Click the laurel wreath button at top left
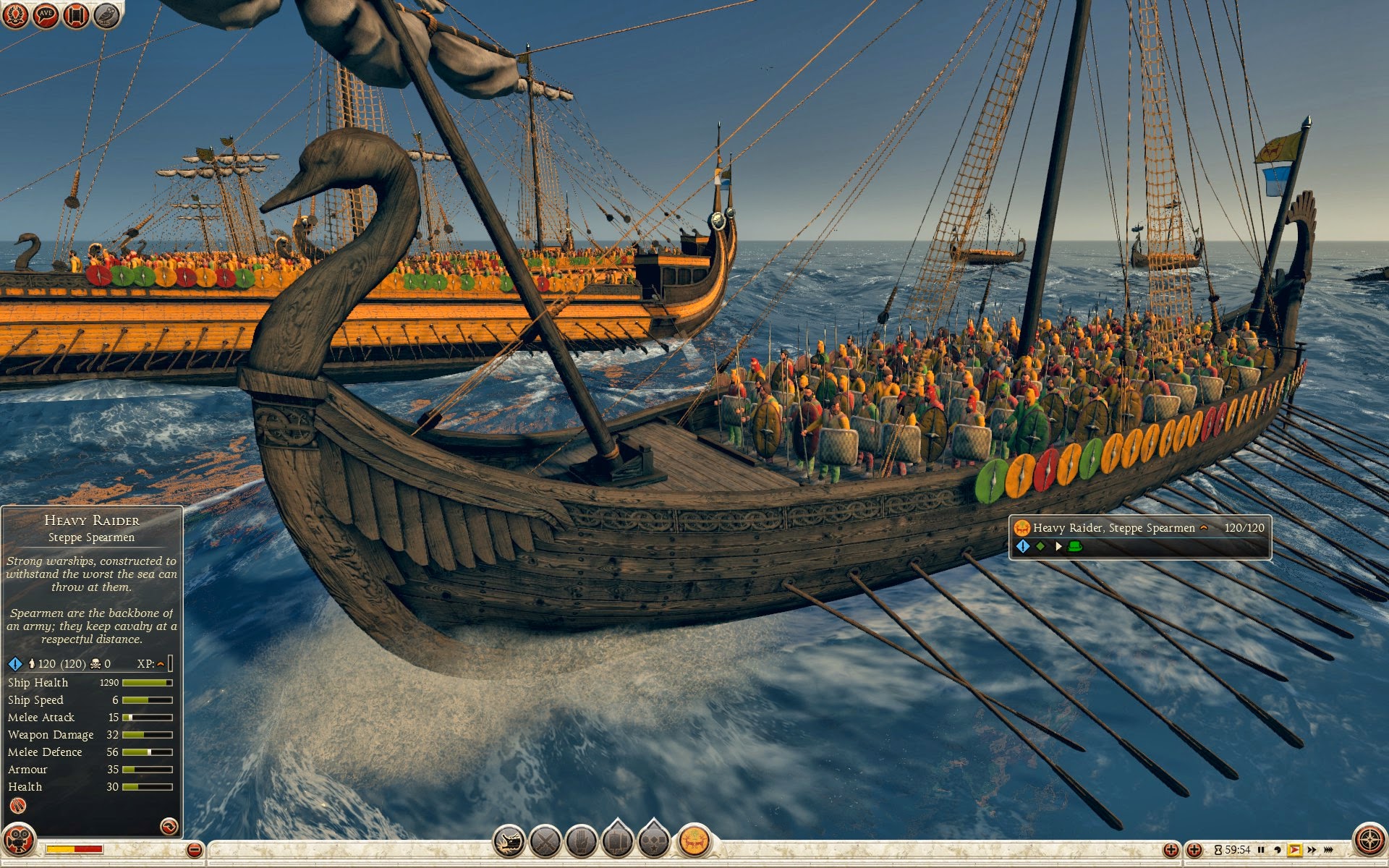The width and height of the screenshot is (1389, 868). pos(14,14)
